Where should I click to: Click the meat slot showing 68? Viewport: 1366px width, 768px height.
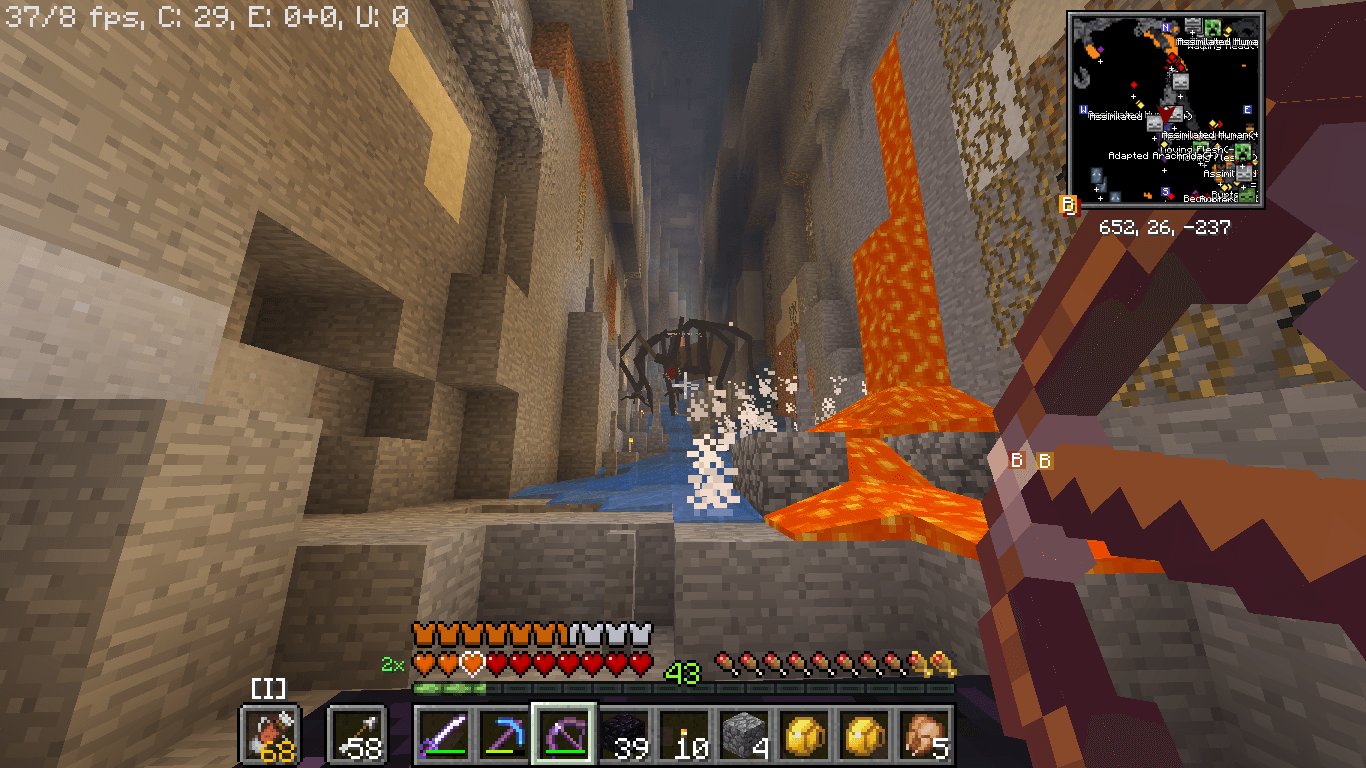[x=268, y=736]
